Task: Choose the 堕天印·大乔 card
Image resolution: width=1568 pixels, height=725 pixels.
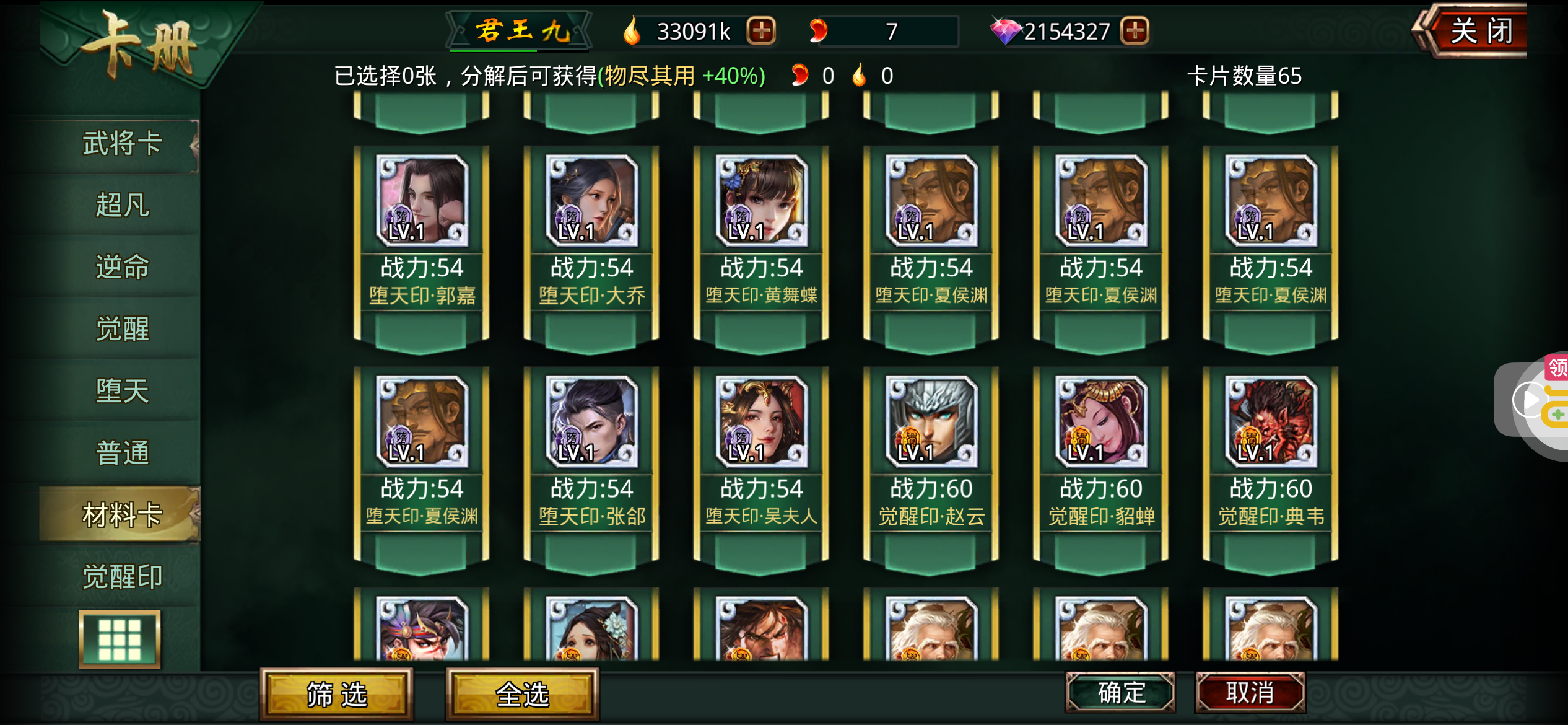Action: [x=591, y=242]
